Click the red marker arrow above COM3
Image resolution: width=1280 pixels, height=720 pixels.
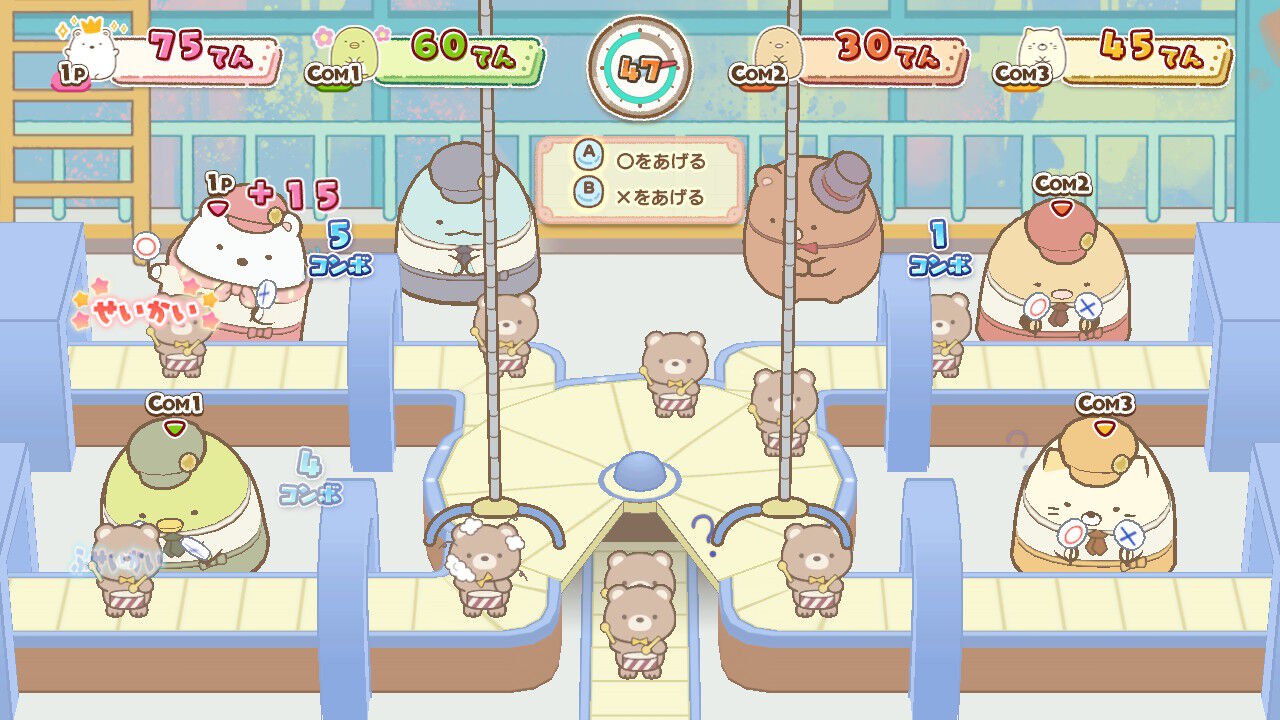tap(1103, 425)
